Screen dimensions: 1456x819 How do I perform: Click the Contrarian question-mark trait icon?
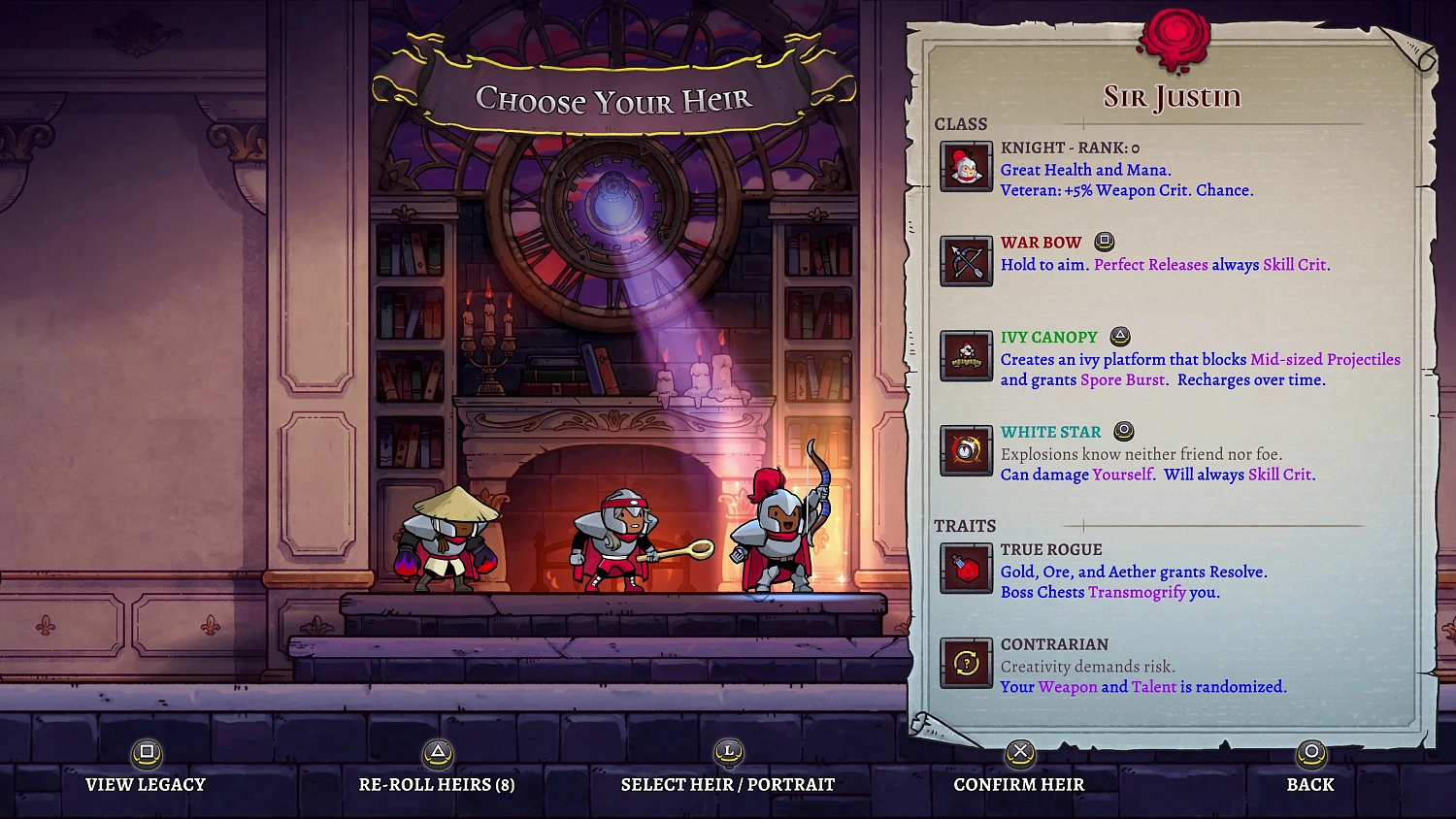coord(966,664)
